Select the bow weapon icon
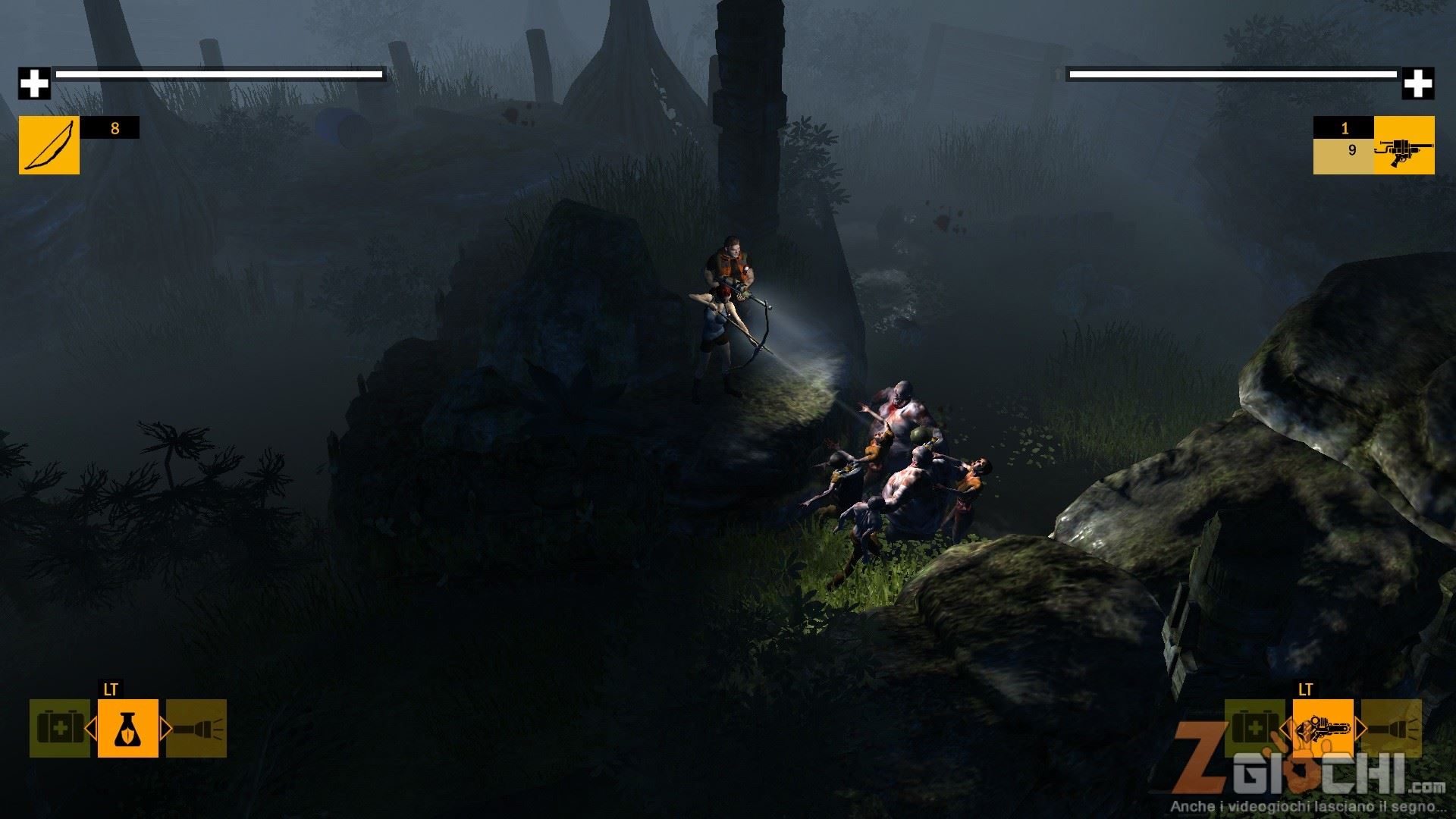The width and height of the screenshot is (1456, 819). (x=49, y=145)
